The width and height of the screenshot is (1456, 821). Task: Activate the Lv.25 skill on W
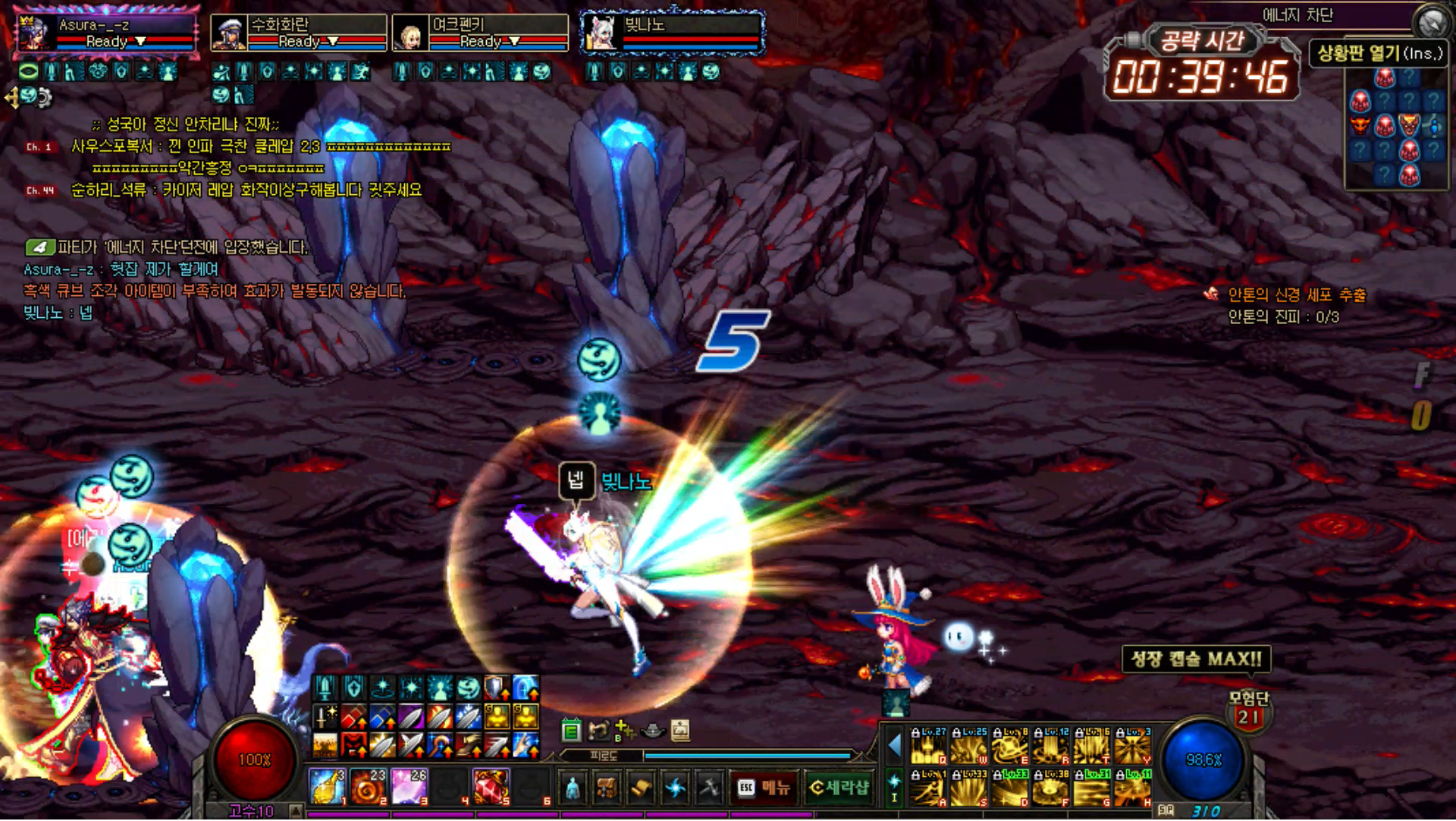[969, 747]
